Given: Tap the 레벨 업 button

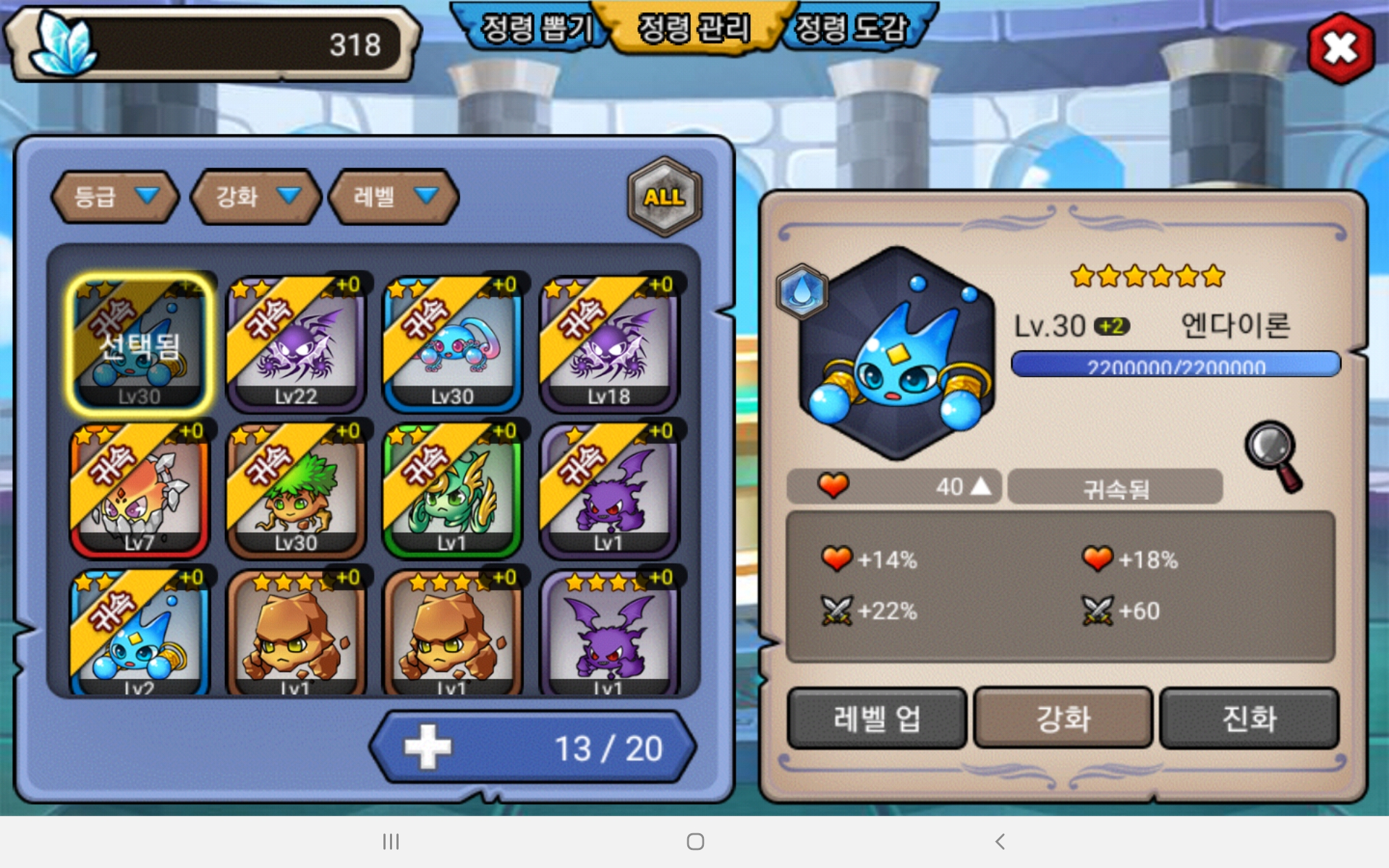Looking at the screenshot, I should pyautogui.click(x=876, y=718).
